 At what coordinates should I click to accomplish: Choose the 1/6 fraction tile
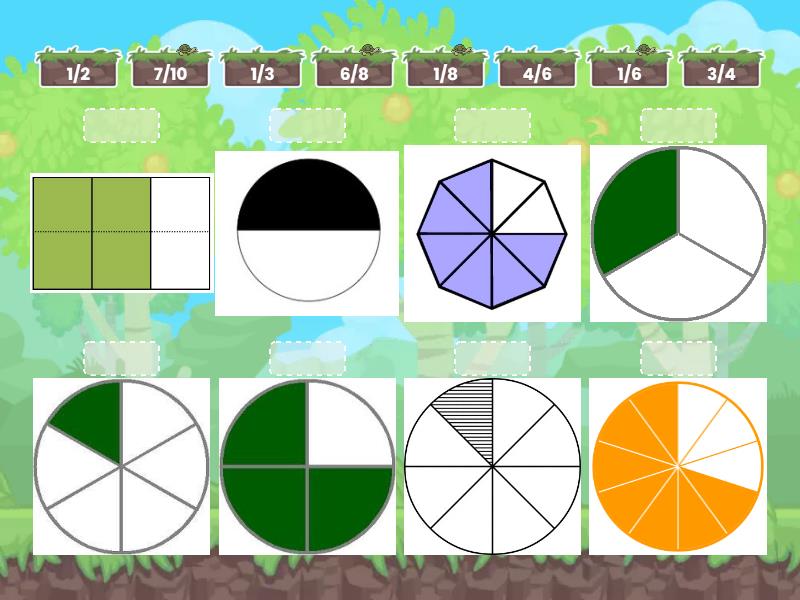click(x=629, y=73)
